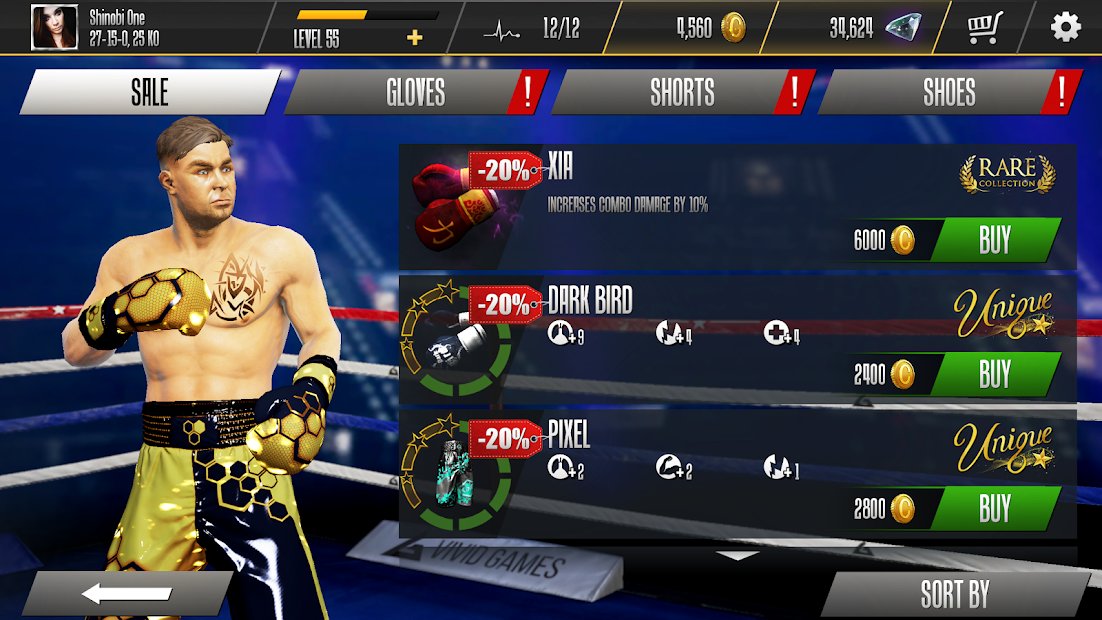Show the Shoes category
1102x620 pixels.
point(948,93)
